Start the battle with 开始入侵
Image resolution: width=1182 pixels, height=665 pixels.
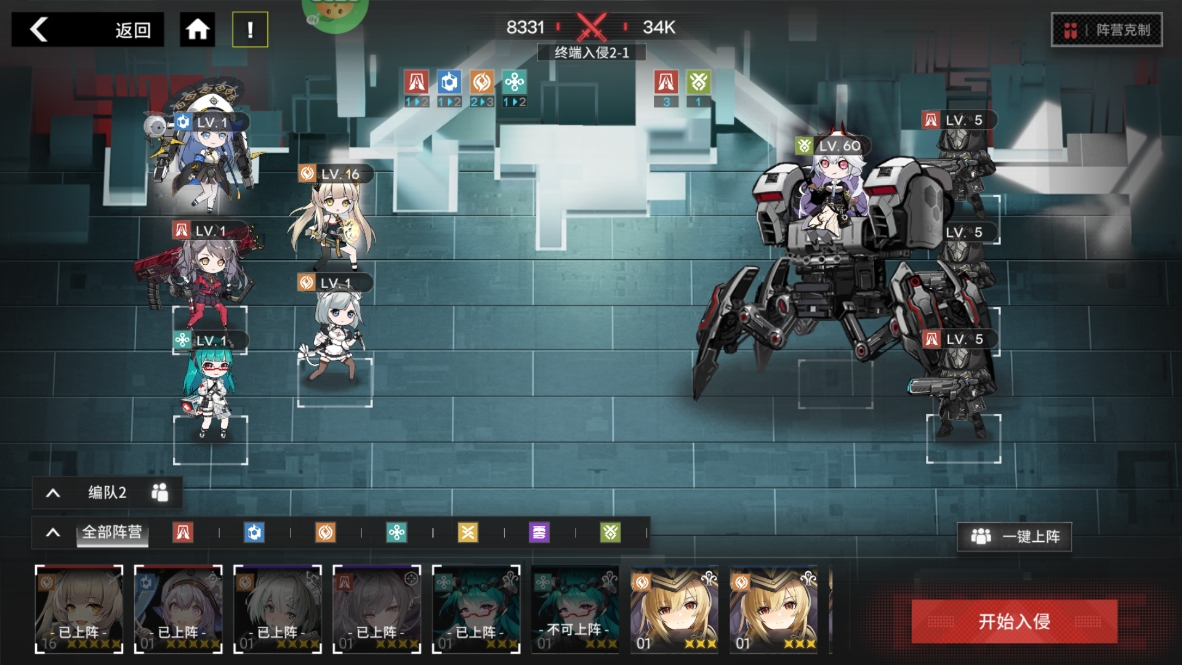pos(1014,621)
